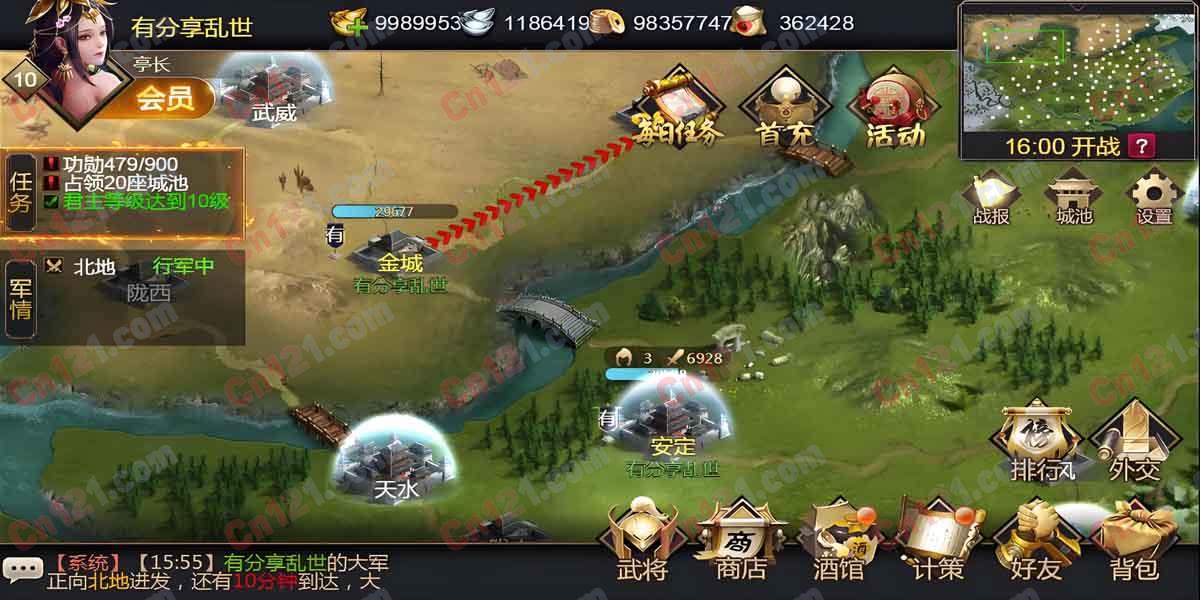
Task: Select the 军情 military intel tab
Action: (21, 298)
